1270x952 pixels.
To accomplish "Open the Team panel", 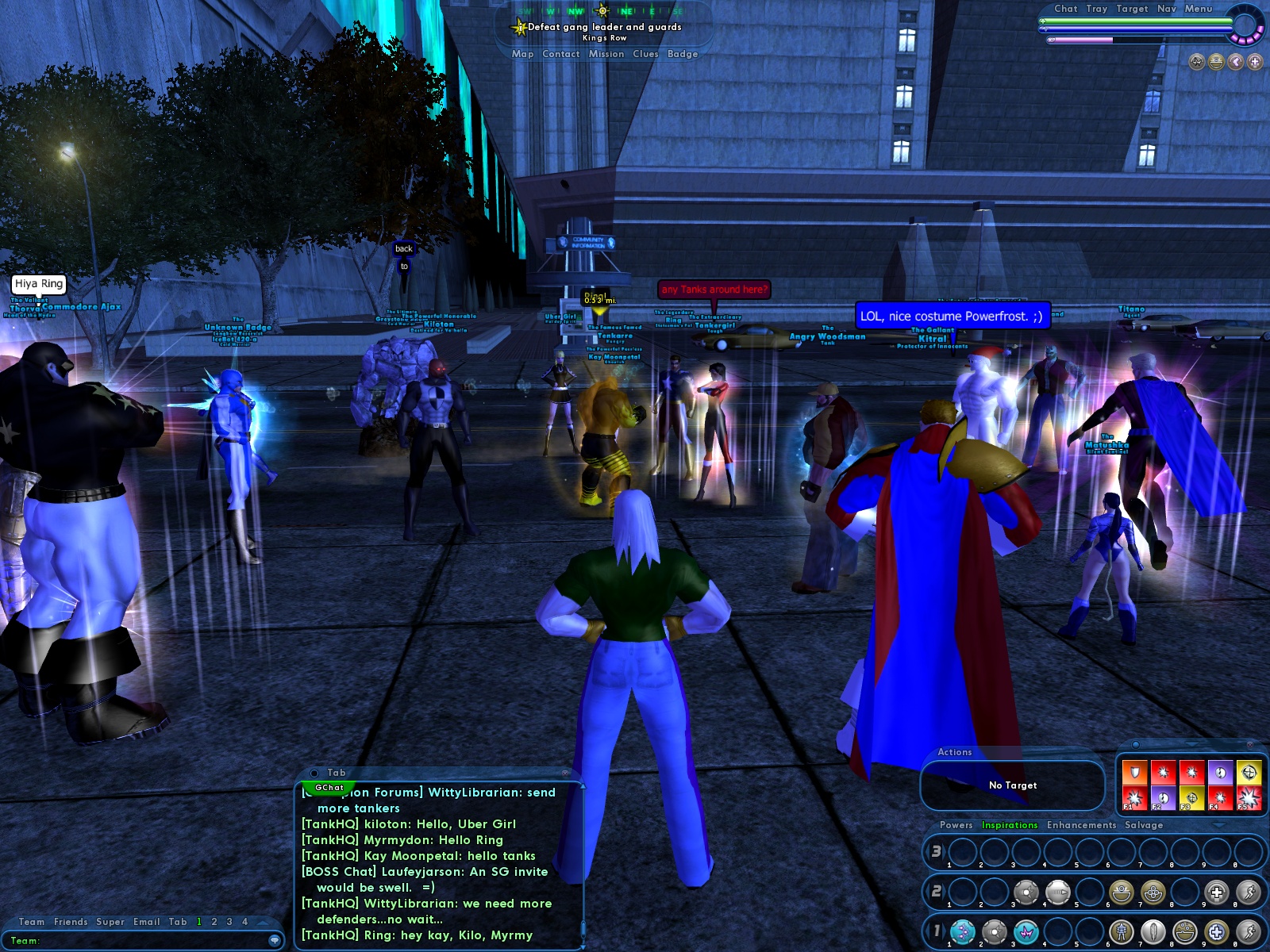I will click(32, 922).
